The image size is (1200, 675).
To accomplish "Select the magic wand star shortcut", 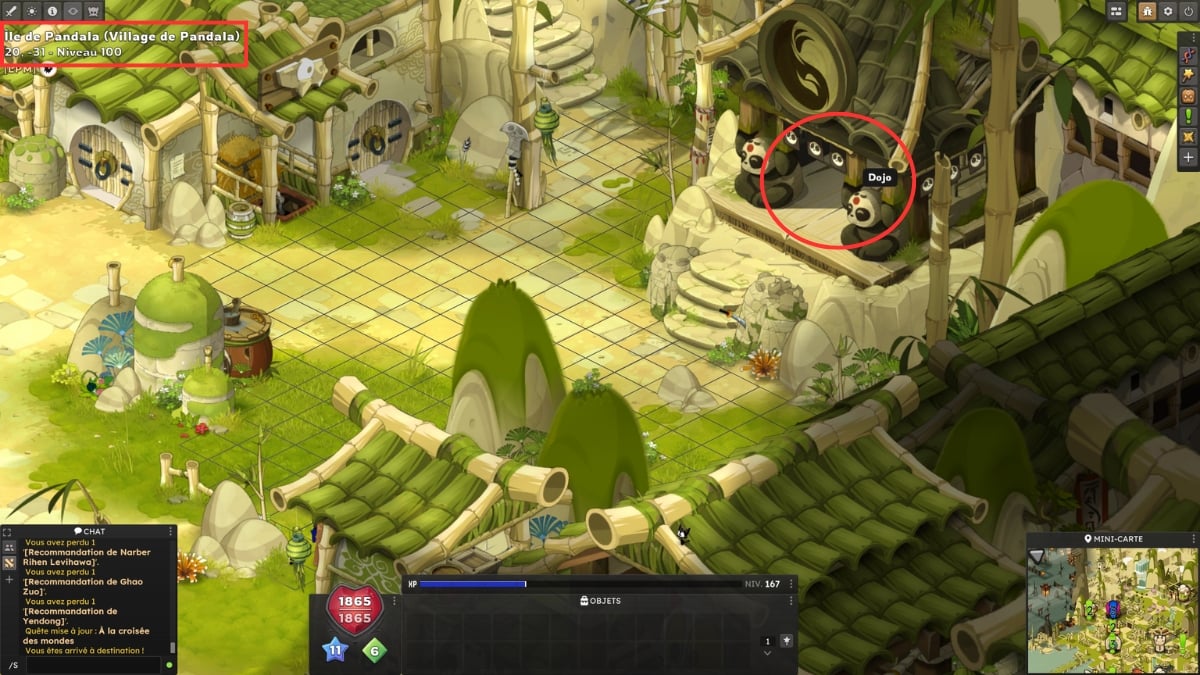I will coord(1188,76).
